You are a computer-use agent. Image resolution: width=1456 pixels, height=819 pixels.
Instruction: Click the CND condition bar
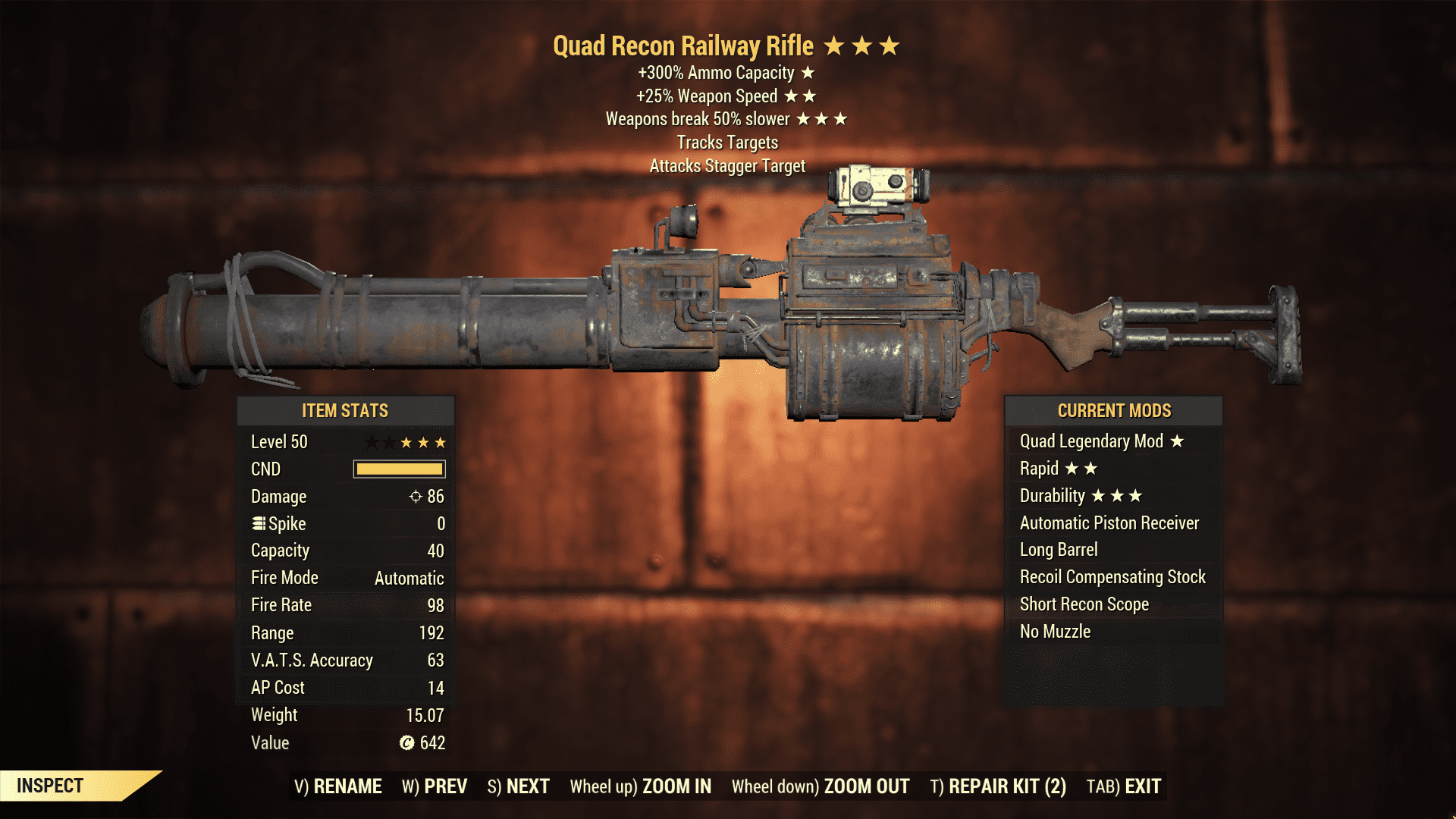click(x=398, y=469)
